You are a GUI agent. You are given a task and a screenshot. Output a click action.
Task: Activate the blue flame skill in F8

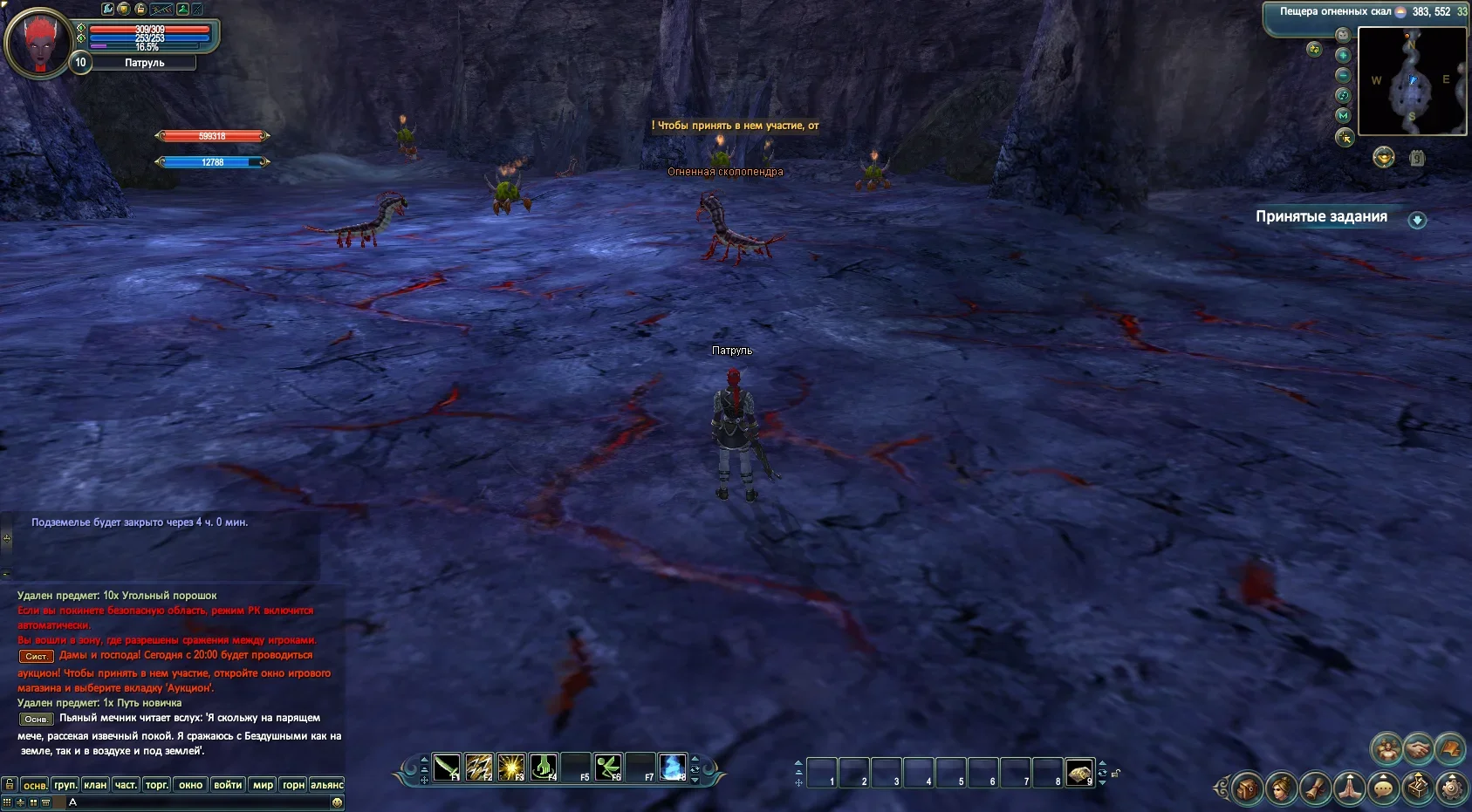click(x=672, y=768)
